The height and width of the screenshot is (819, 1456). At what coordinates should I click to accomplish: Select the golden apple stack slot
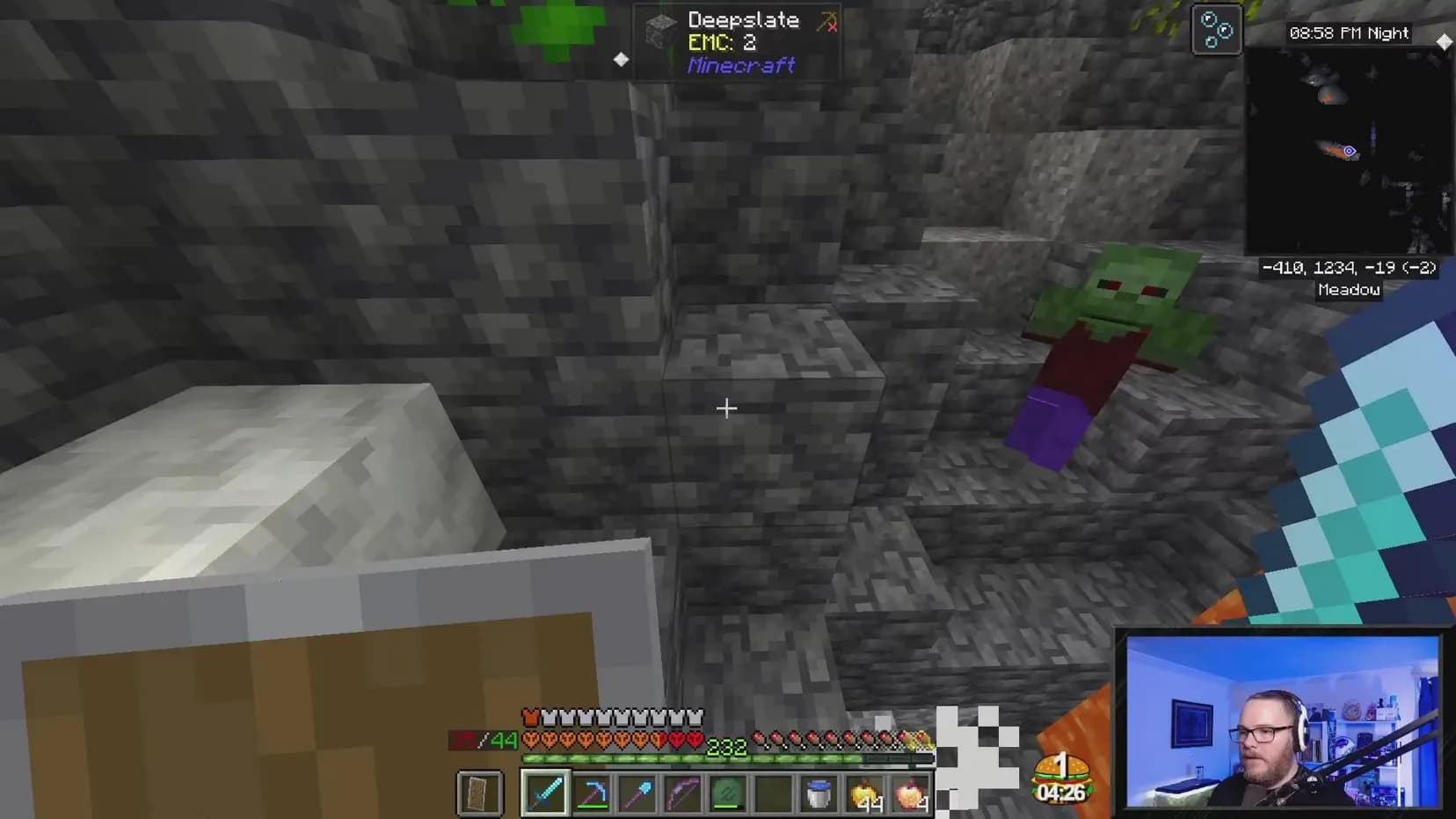865,794
